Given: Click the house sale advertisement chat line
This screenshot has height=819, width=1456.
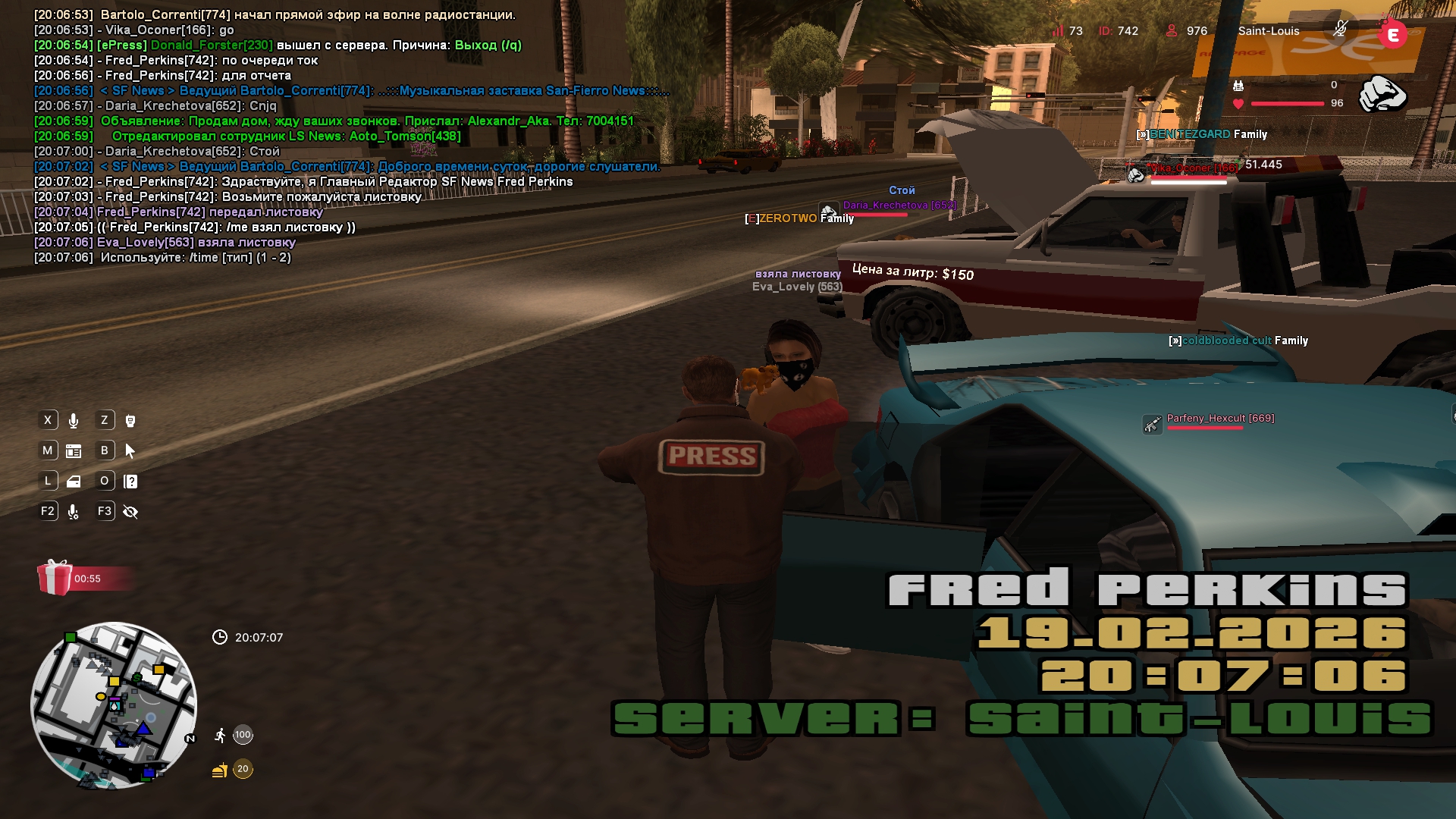Looking at the screenshot, I should 334,121.
